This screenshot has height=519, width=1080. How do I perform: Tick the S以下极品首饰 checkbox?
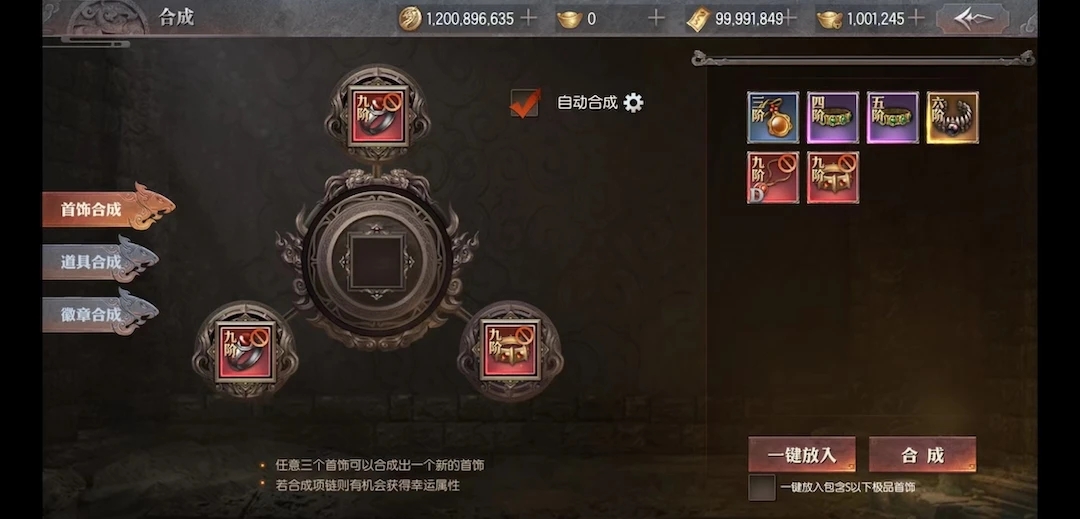click(761, 487)
